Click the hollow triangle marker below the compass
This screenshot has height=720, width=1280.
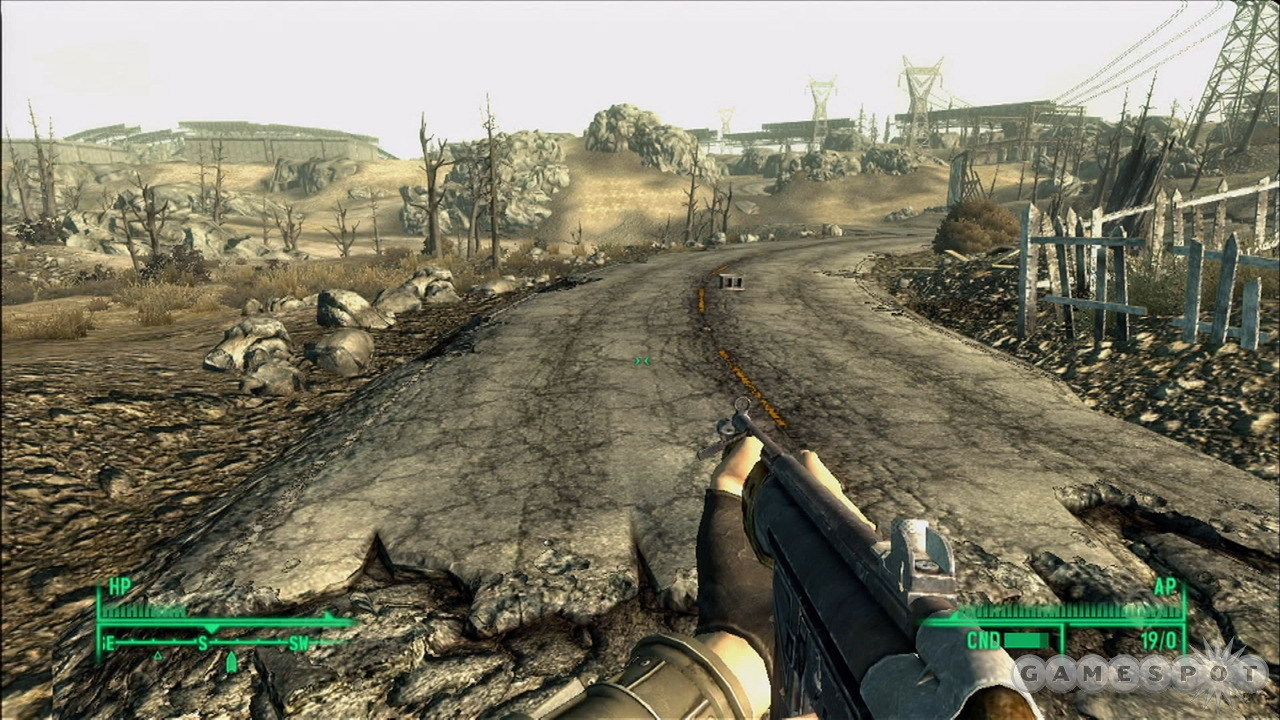pyautogui.click(x=158, y=655)
